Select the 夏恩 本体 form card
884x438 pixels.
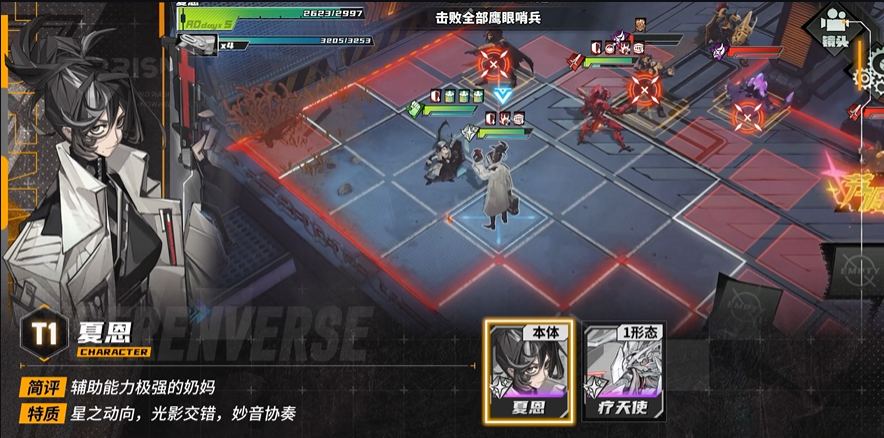[x=531, y=372]
